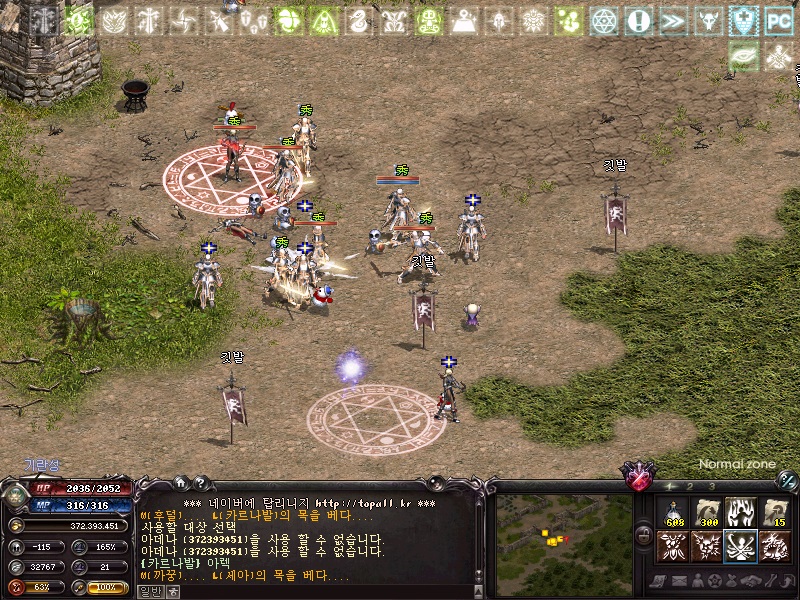
Task: Switch to hotbar page 2
Action: (x=690, y=486)
